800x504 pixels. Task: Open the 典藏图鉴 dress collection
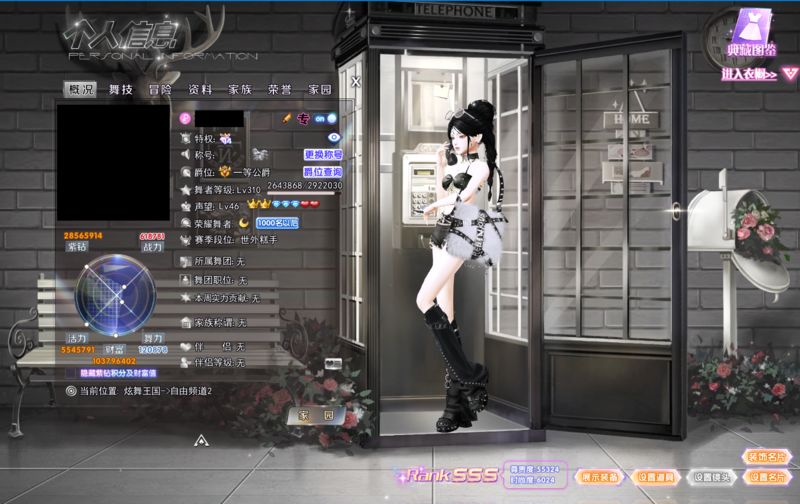751,34
